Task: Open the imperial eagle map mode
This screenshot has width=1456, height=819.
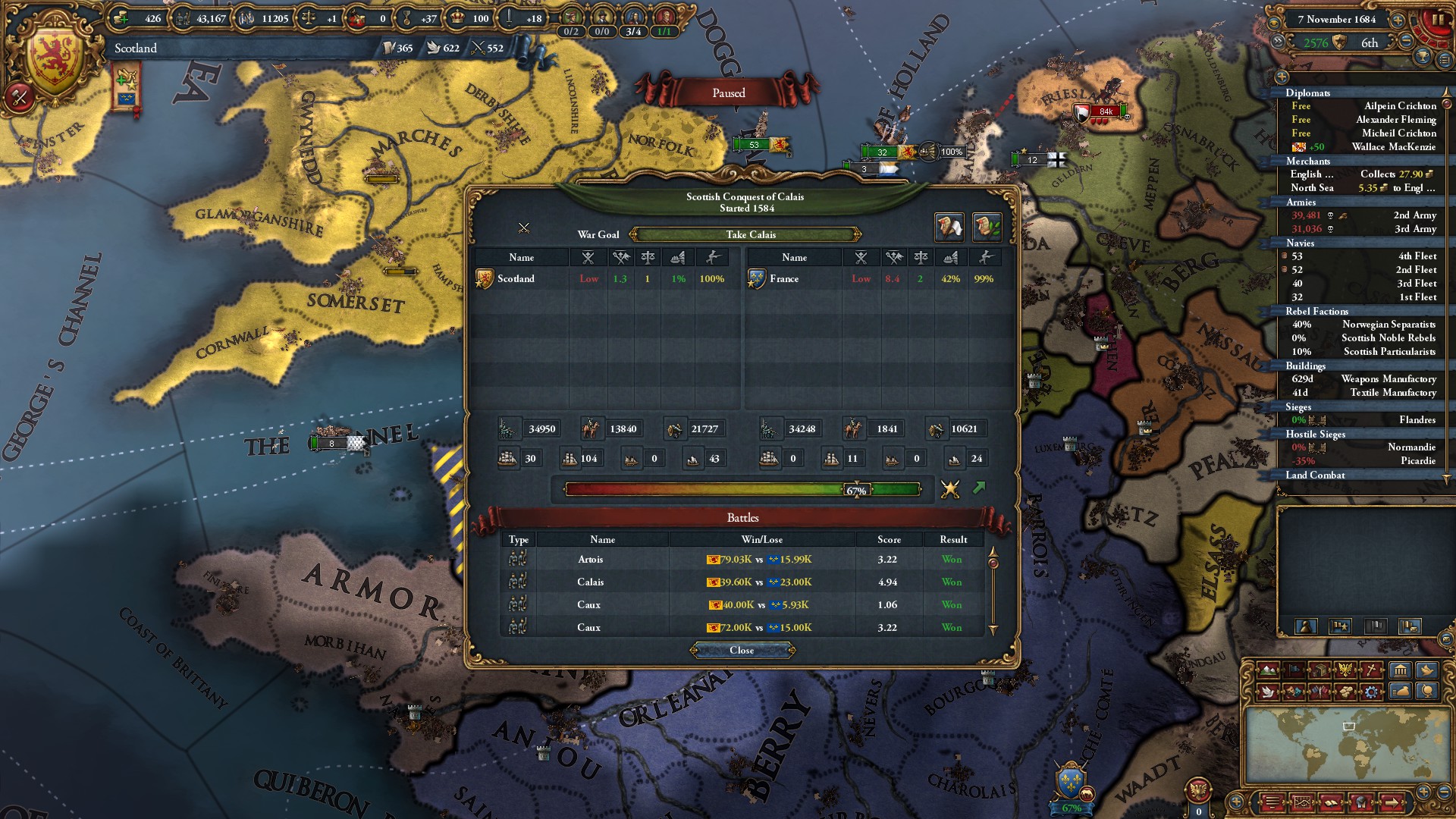Action: (x=1345, y=670)
